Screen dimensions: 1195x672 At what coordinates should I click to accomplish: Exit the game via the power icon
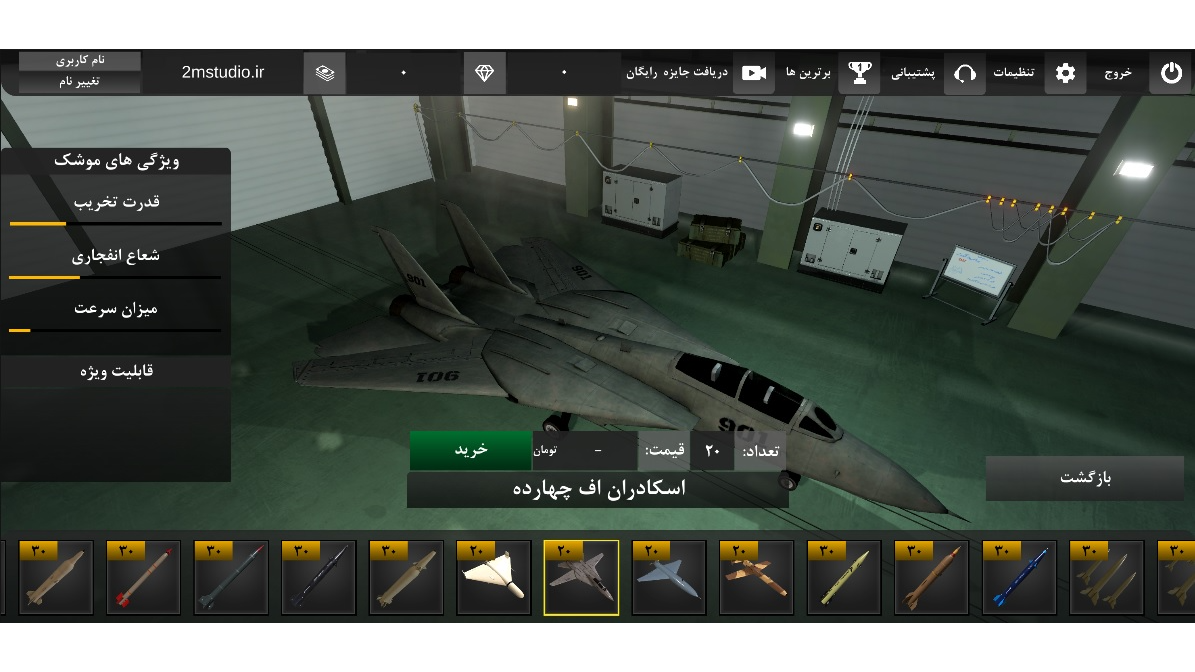(x=1170, y=73)
